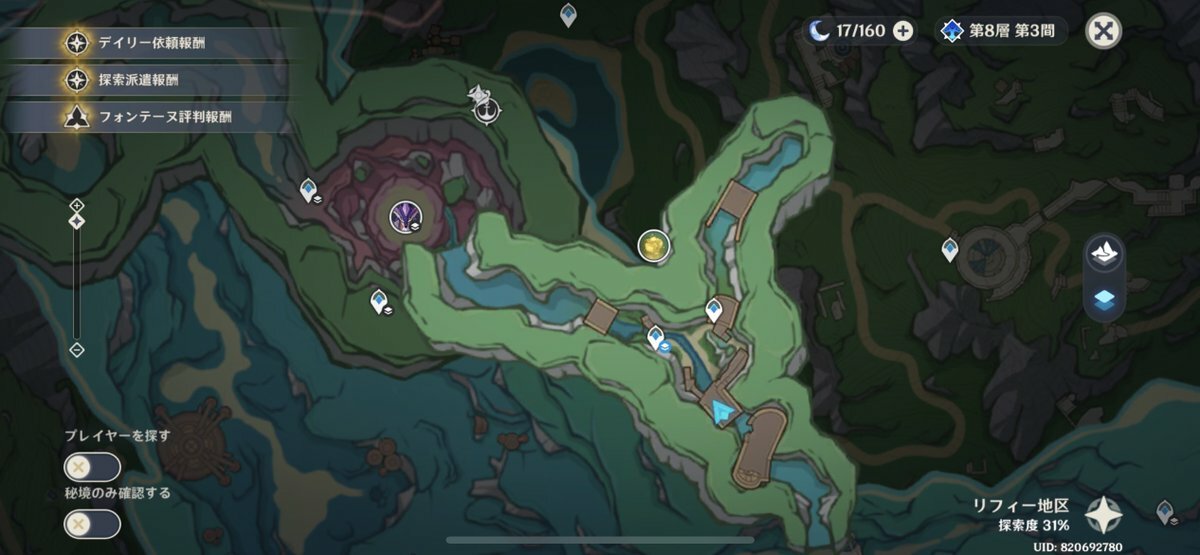Select the golden round marker on the map
Viewport: 1200px width, 555px height.
point(653,243)
